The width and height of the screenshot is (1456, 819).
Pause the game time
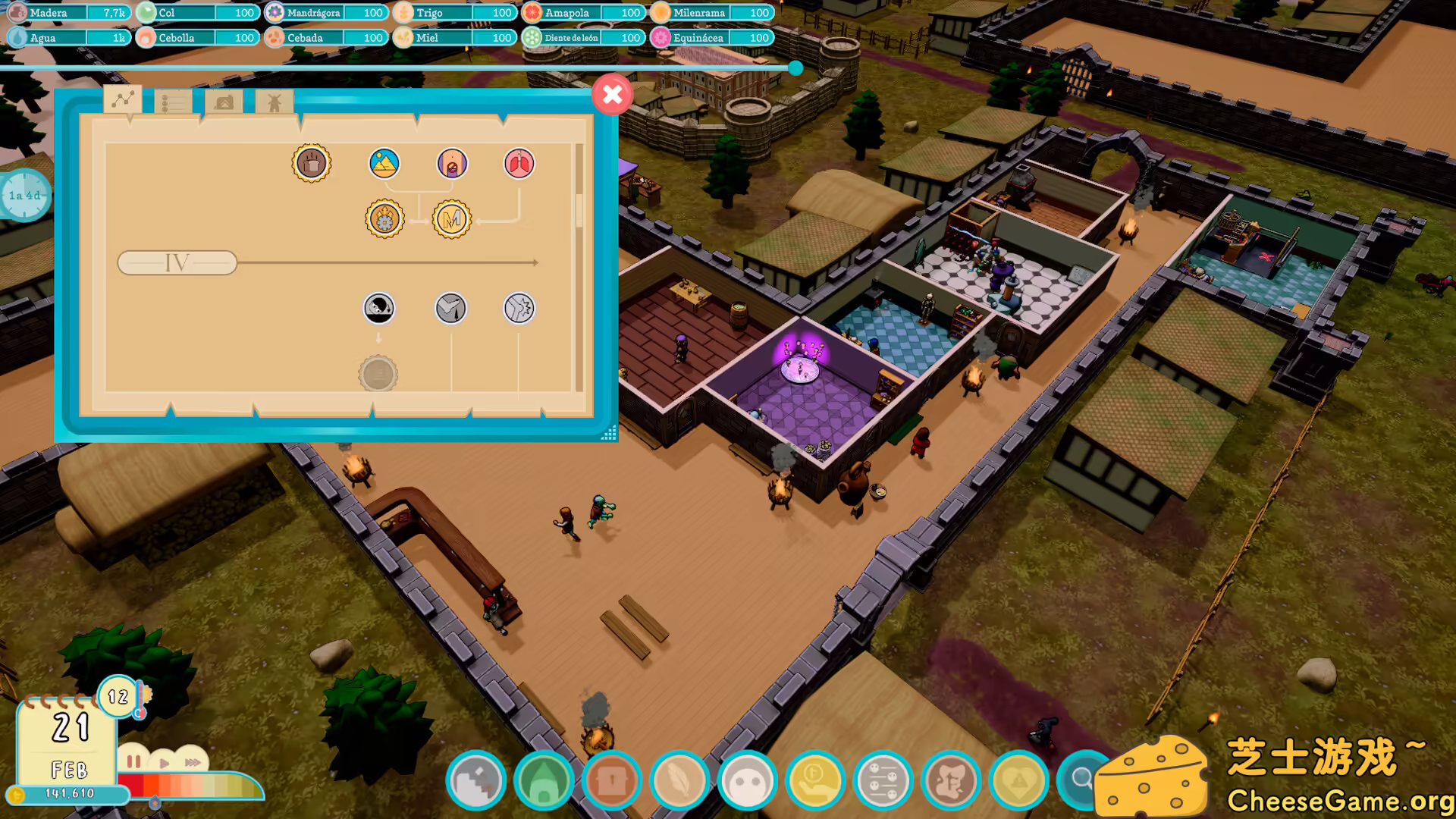[x=134, y=761]
